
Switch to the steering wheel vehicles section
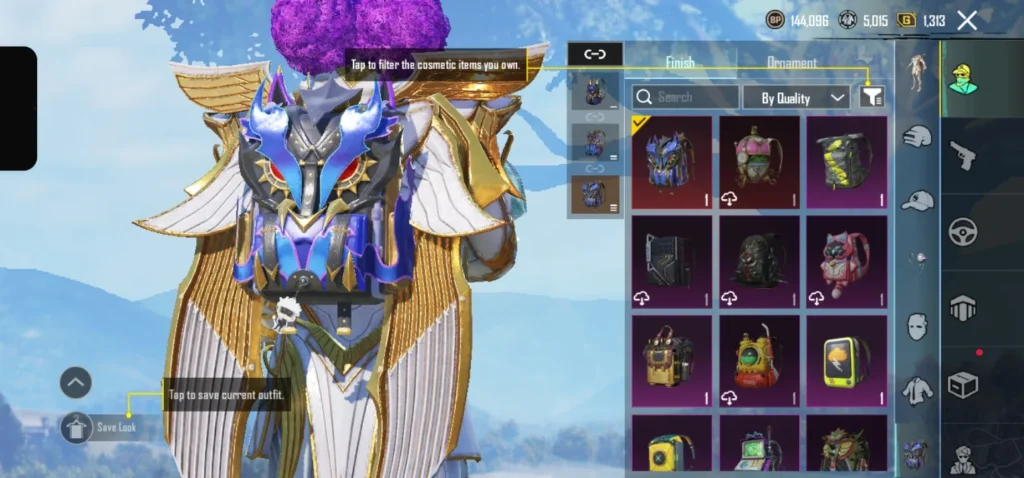(963, 231)
